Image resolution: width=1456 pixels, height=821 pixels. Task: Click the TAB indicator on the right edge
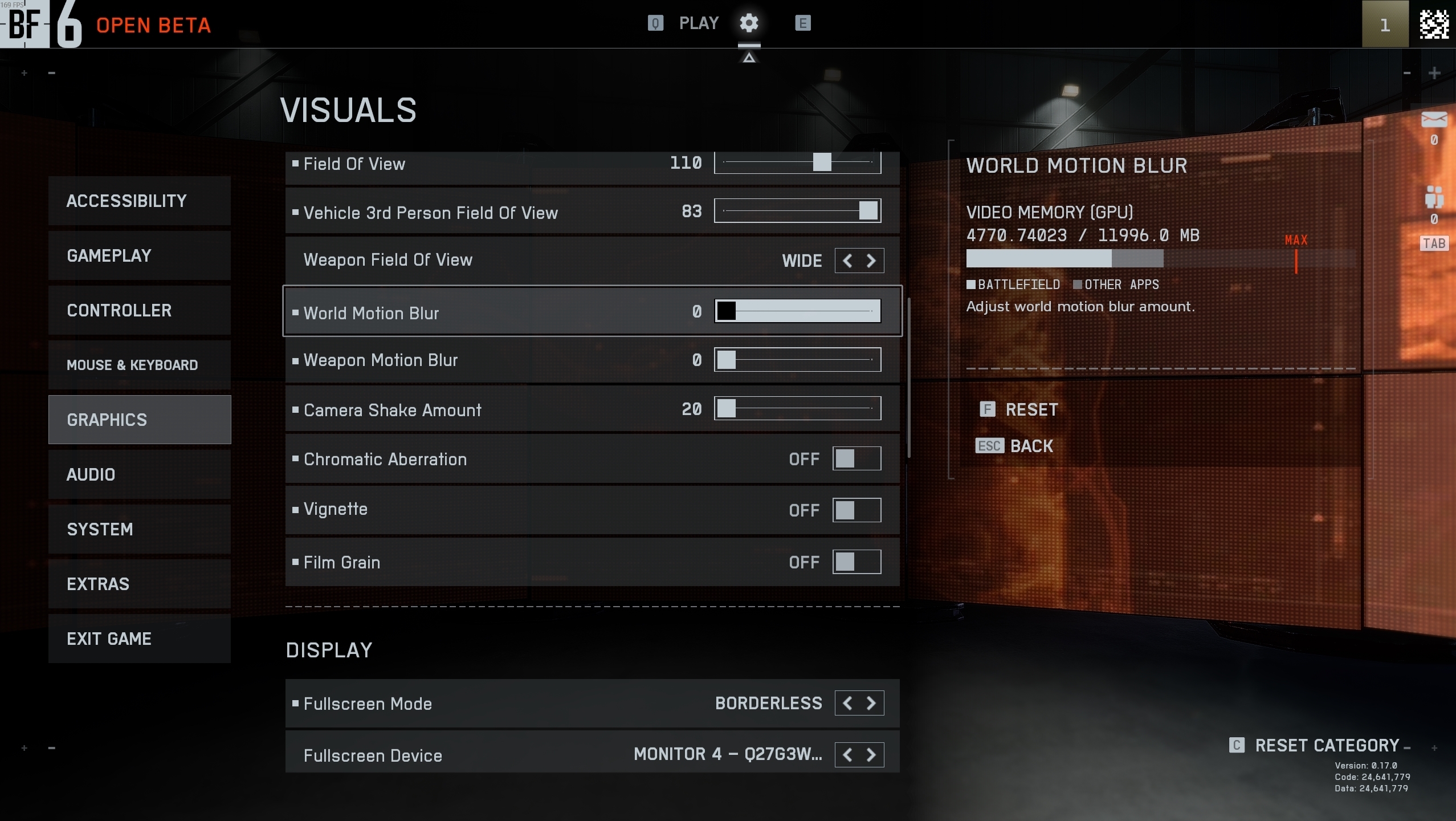[1434, 243]
